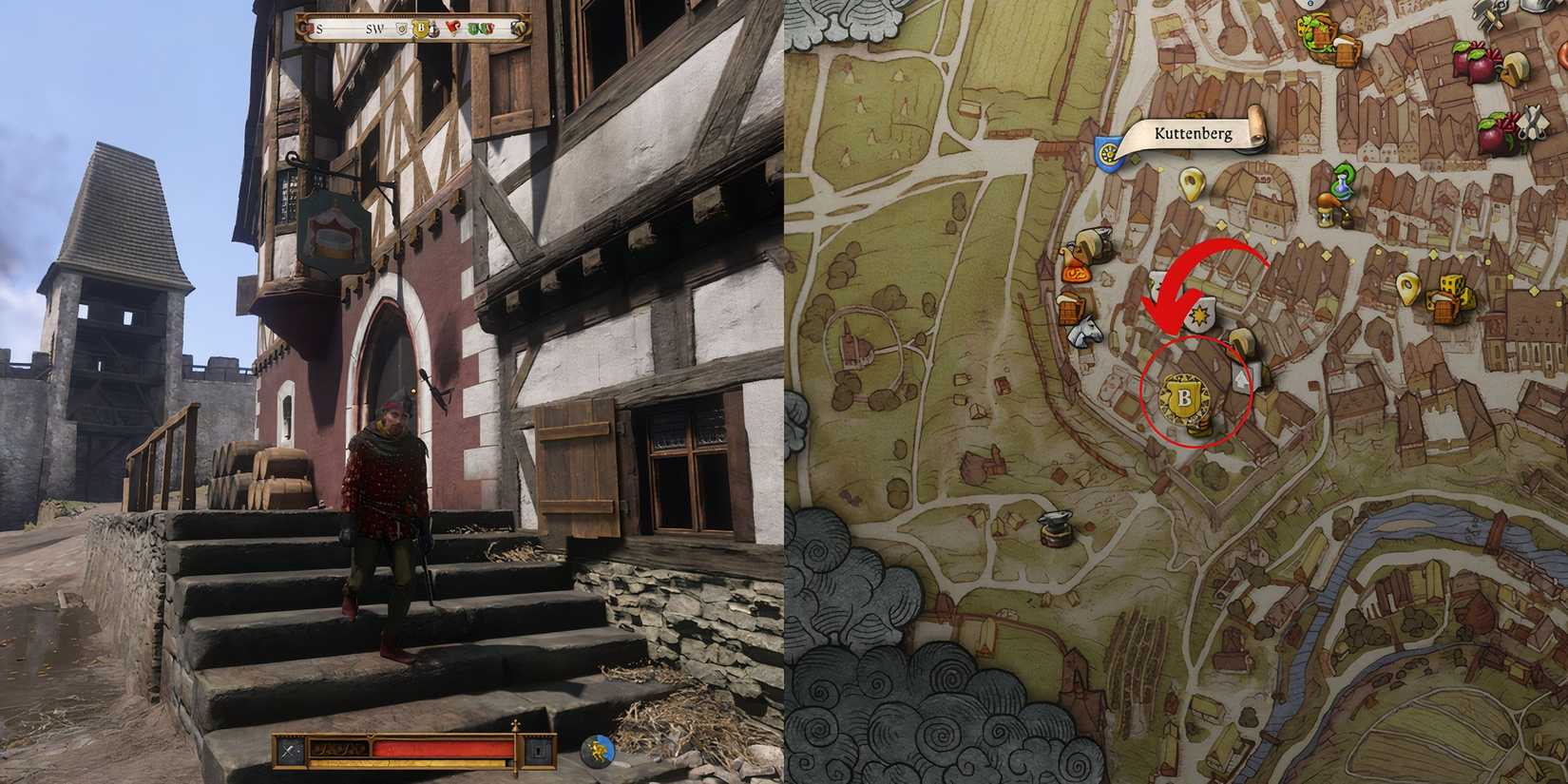The height and width of the screenshot is (784, 1568).
Task: Click the SW heading on the compass bar
Action: pyautogui.click(x=374, y=29)
